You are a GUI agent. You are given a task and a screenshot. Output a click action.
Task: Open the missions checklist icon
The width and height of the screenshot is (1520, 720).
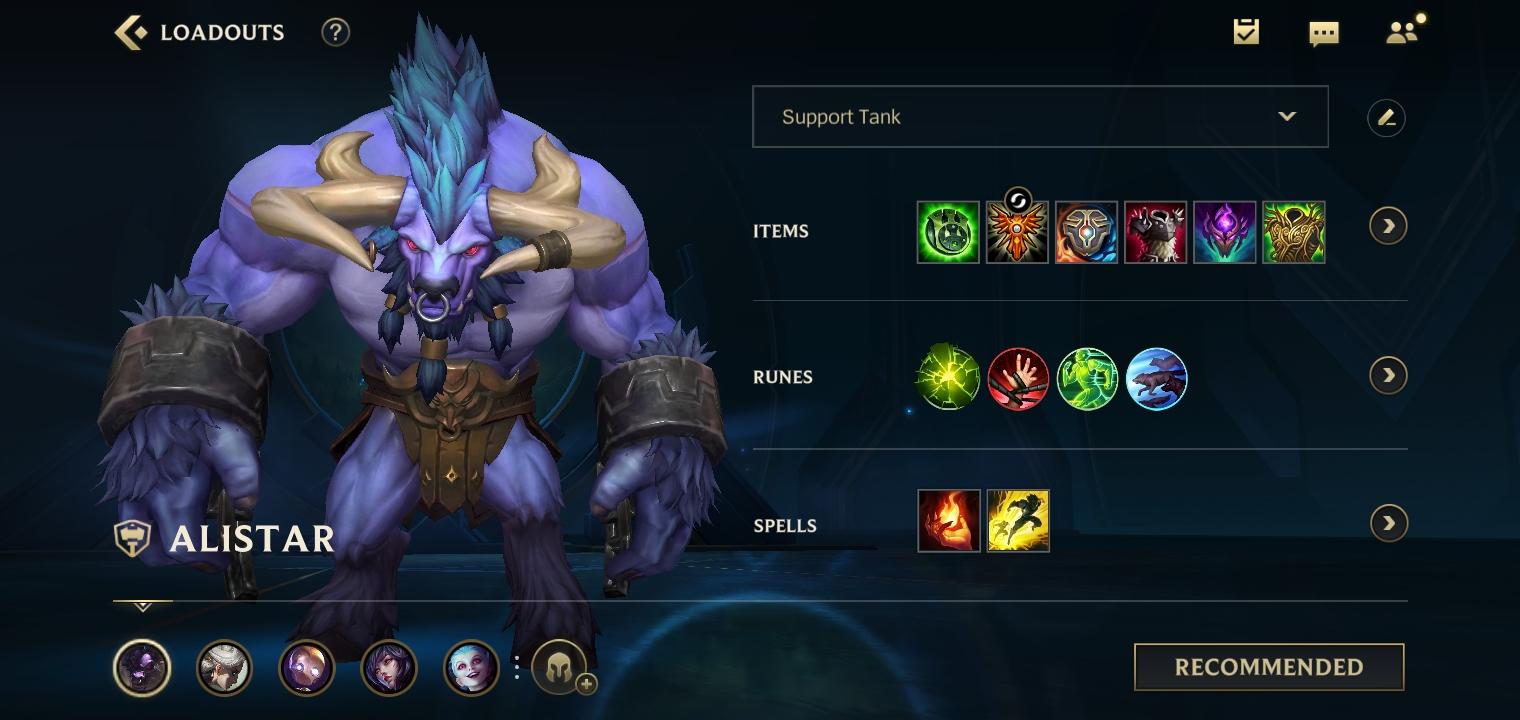click(x=1246, y=33)
